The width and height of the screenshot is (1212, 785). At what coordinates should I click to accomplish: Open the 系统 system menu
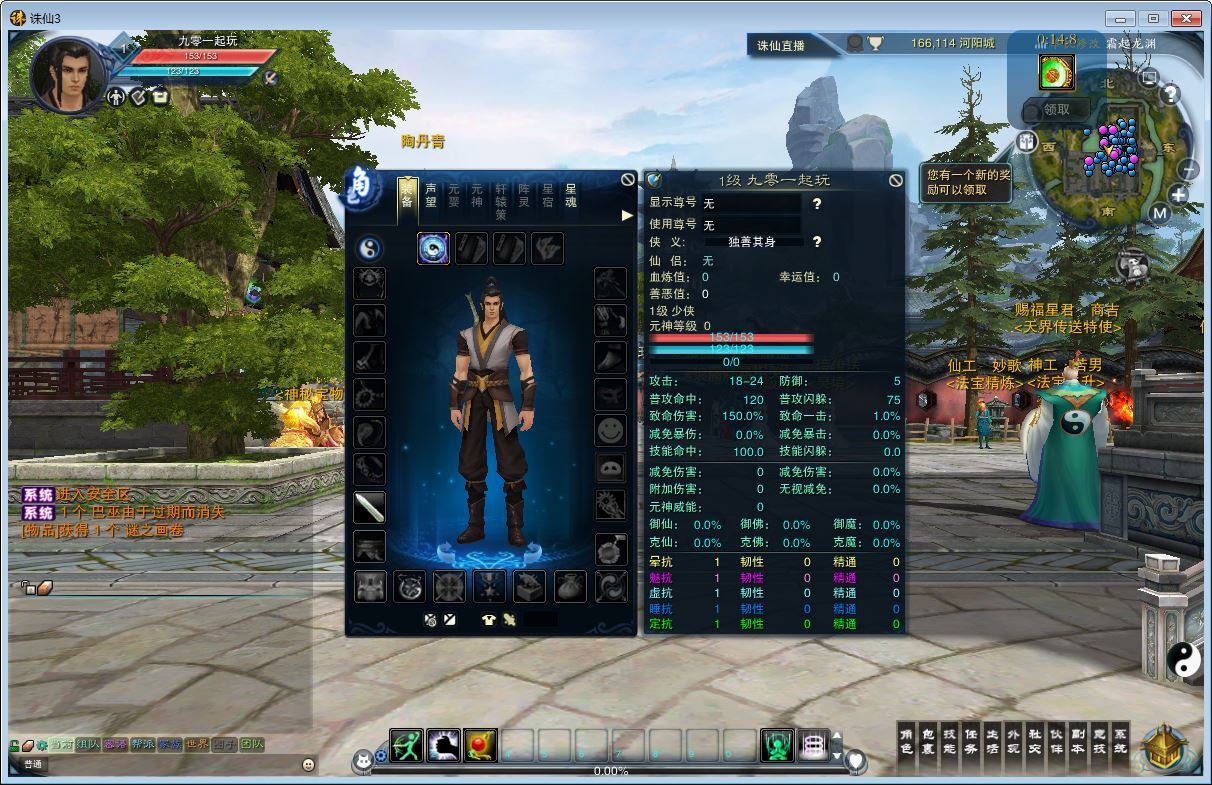coord(1120,741)
